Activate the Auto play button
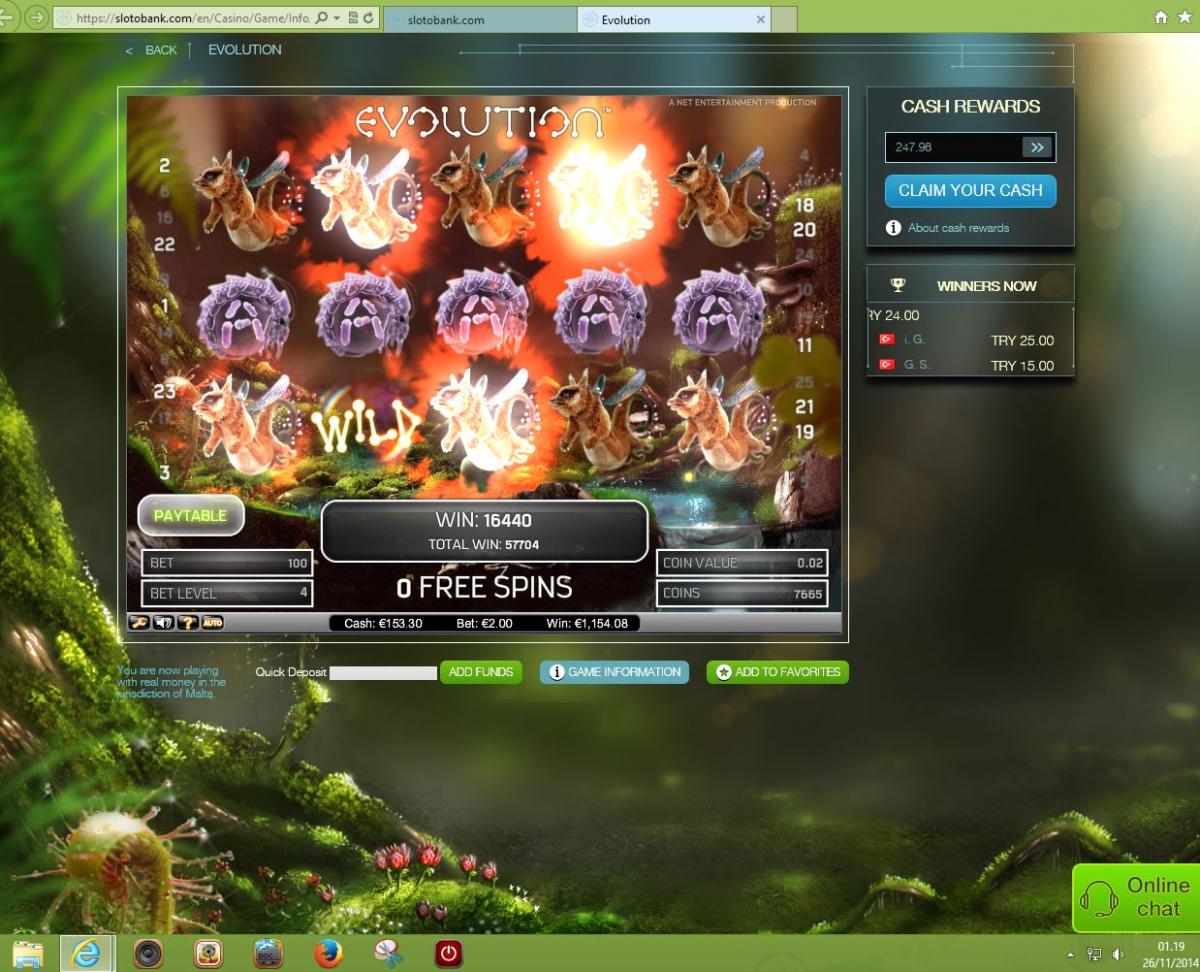This screenshot has width=1200, height=972. tap(212, 623)
